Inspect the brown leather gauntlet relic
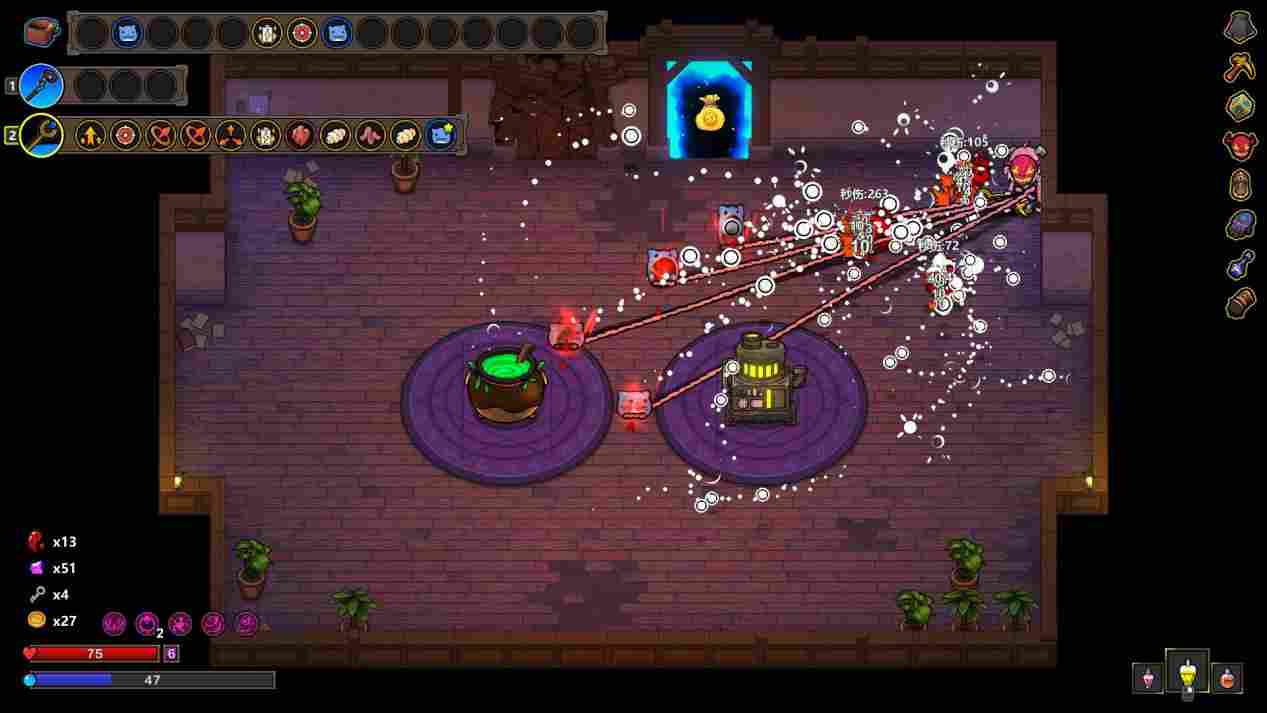 click(1240, 302)
